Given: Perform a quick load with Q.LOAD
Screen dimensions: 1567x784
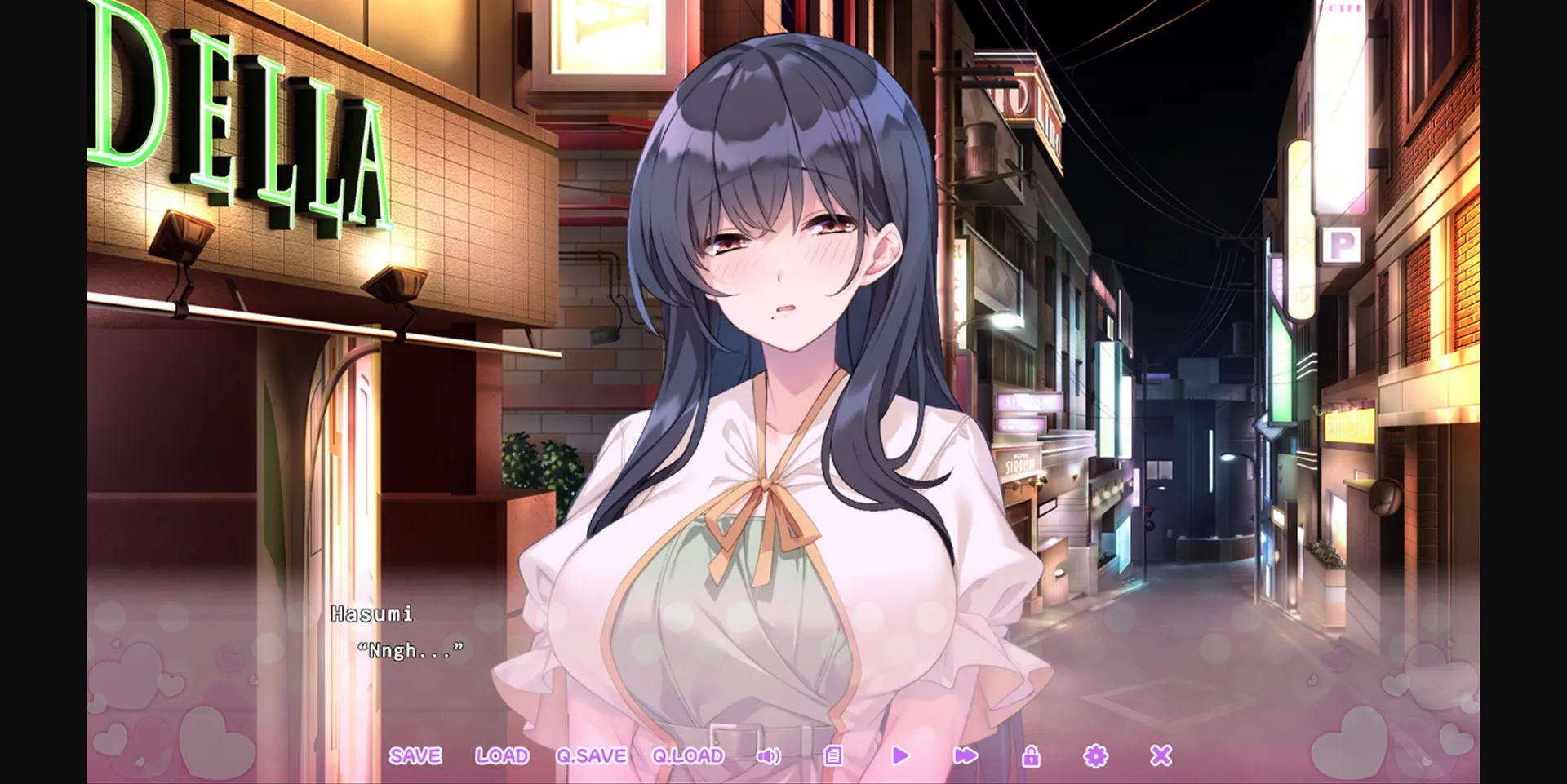Looking at the screenshot, I should [x=686, y=756].
